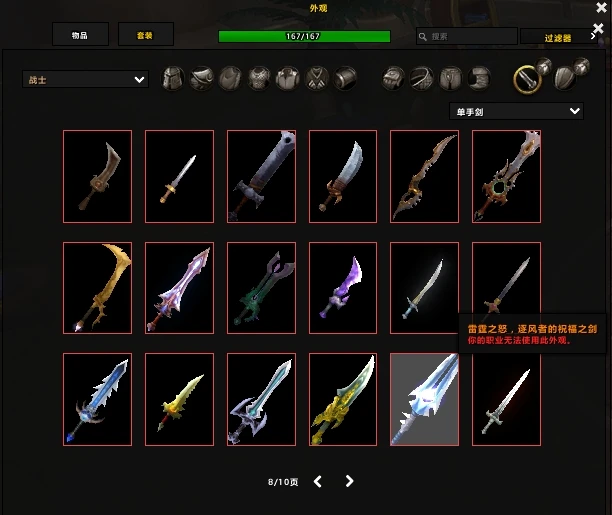
Task: Pick the small plain dagger-like sword appearance
Action: point(179,175)
